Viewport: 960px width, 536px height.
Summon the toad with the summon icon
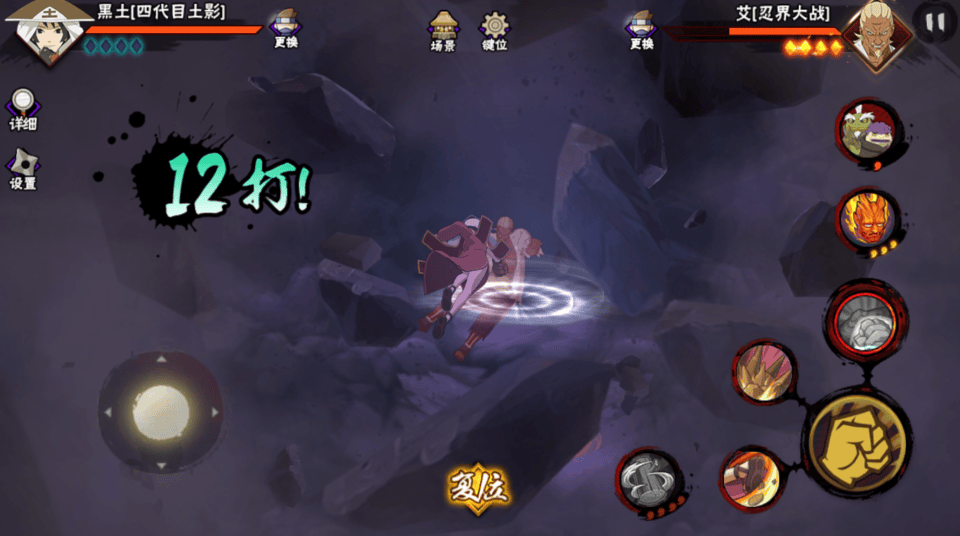[866, 133]
